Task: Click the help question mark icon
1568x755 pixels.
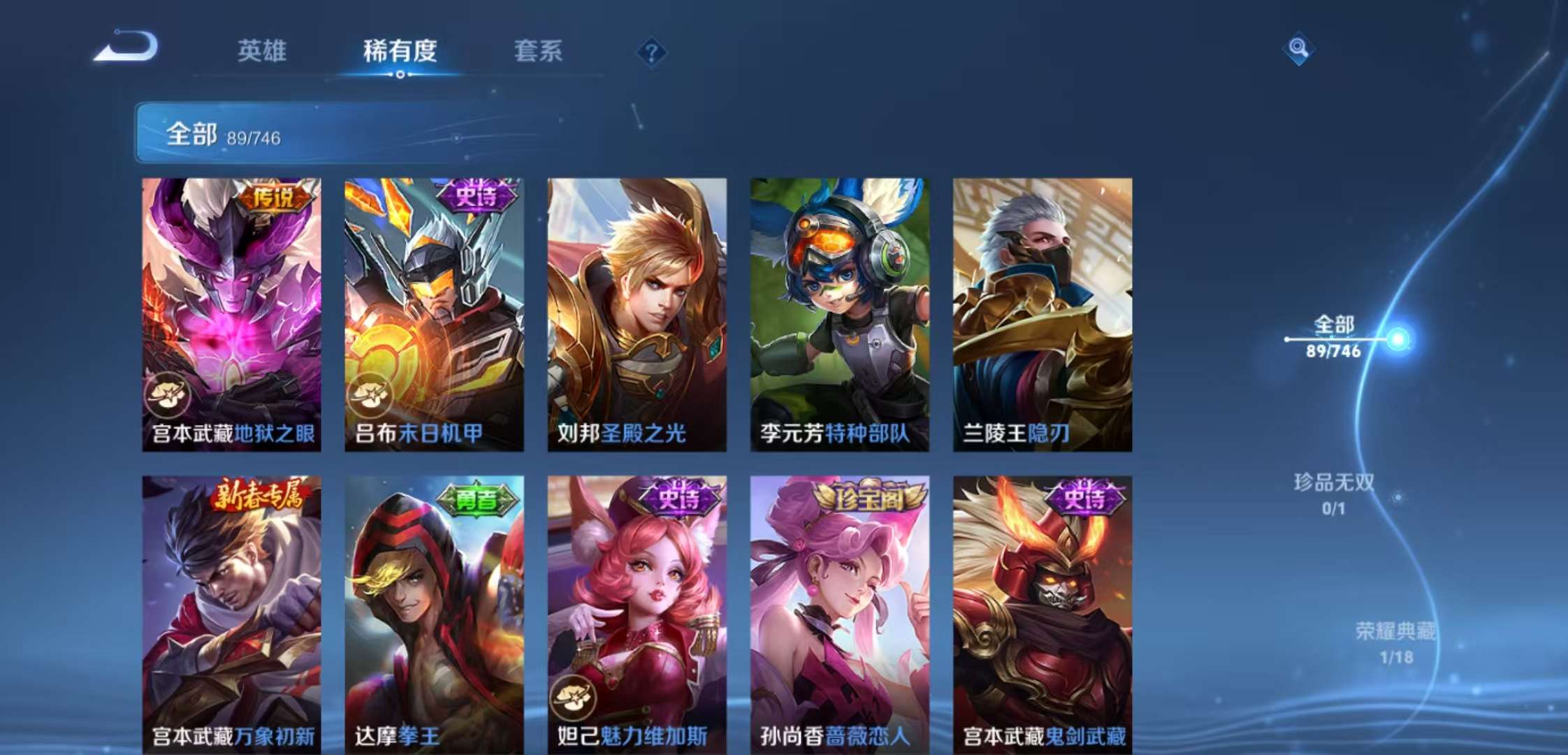Action: 651,52
